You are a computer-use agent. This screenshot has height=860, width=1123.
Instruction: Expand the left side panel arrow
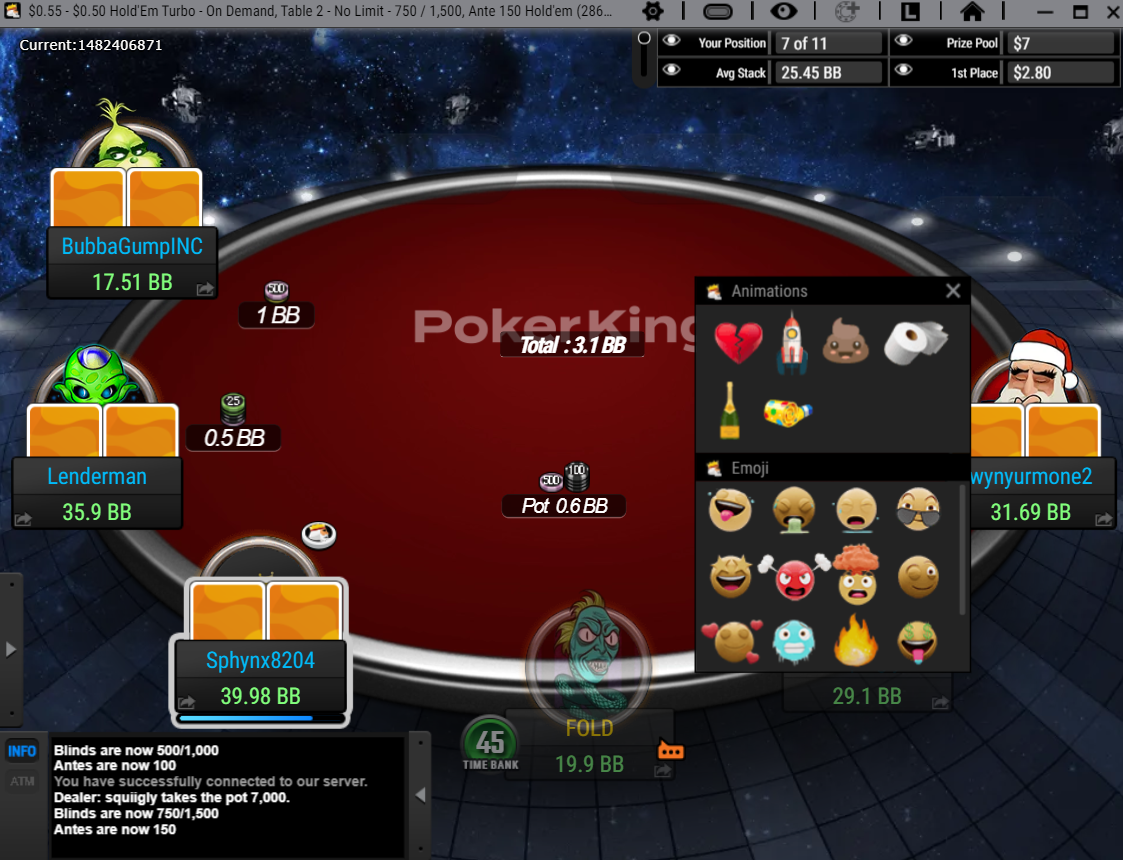click(x=11, y=649)
